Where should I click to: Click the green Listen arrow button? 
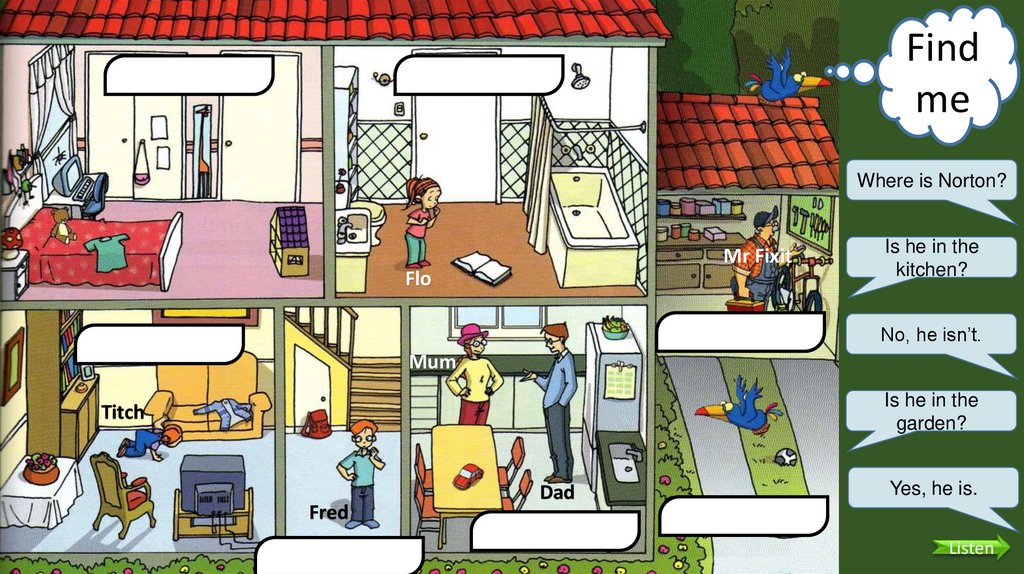point(969,547)
